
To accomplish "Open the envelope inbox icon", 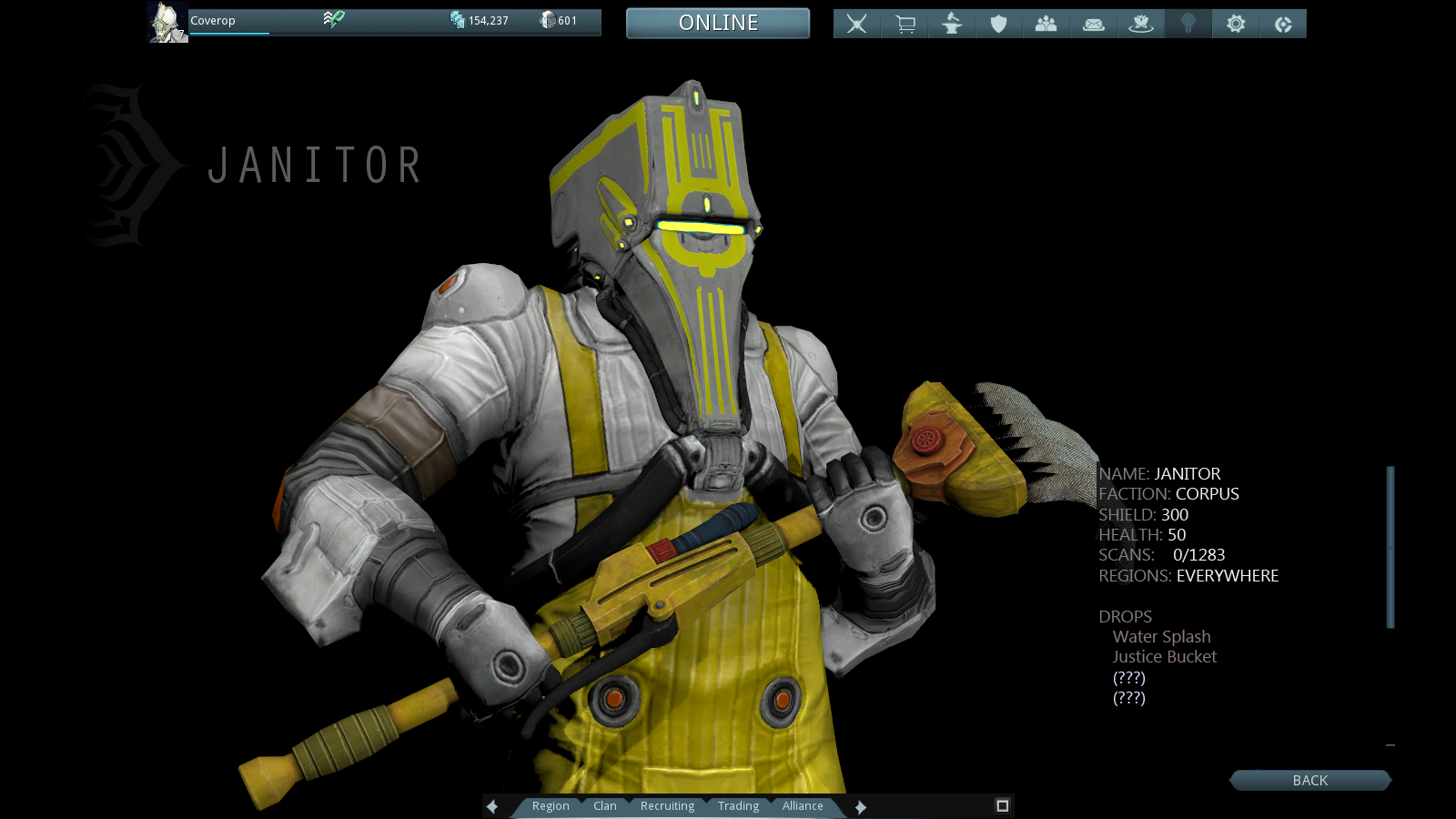I will [x=1094, y=24].
